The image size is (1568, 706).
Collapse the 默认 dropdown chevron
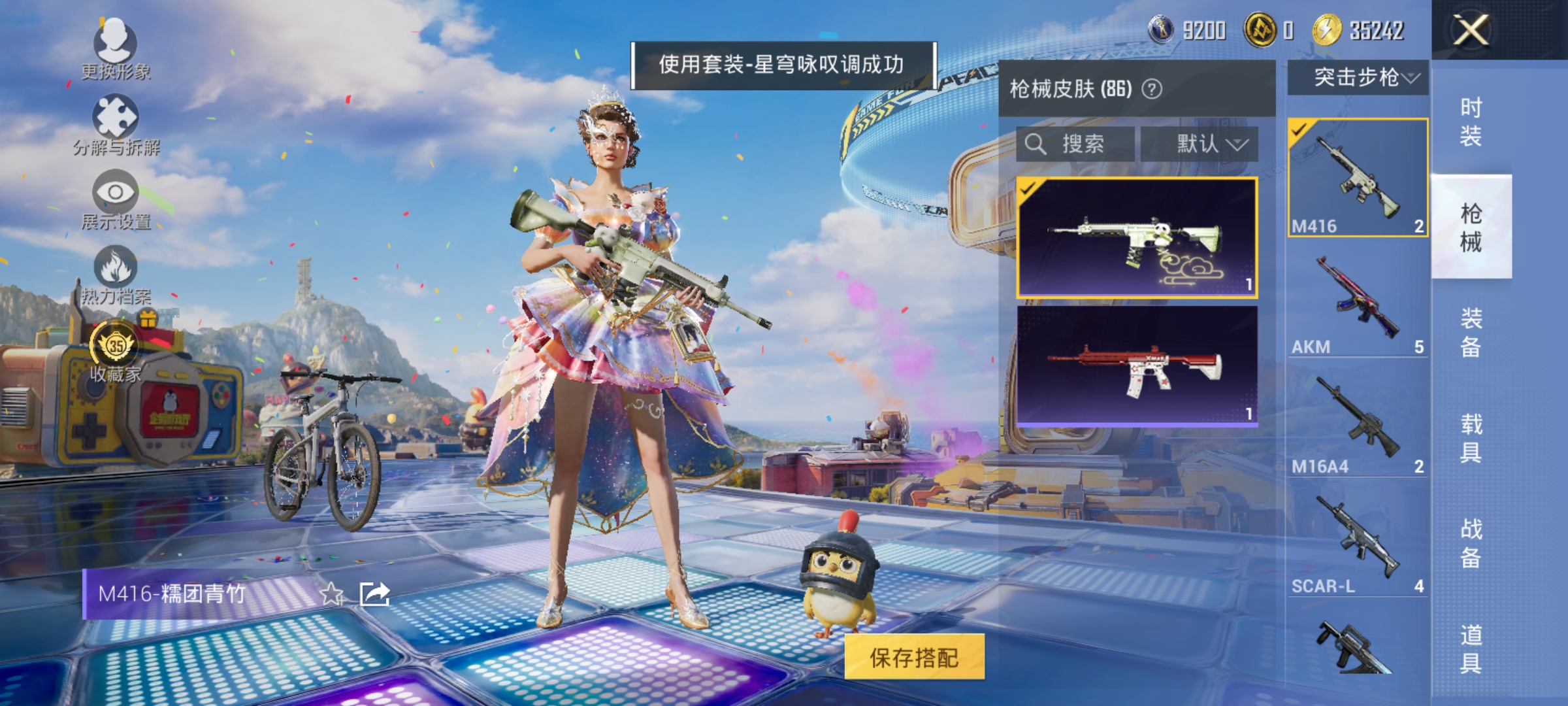coord(1240,145)
